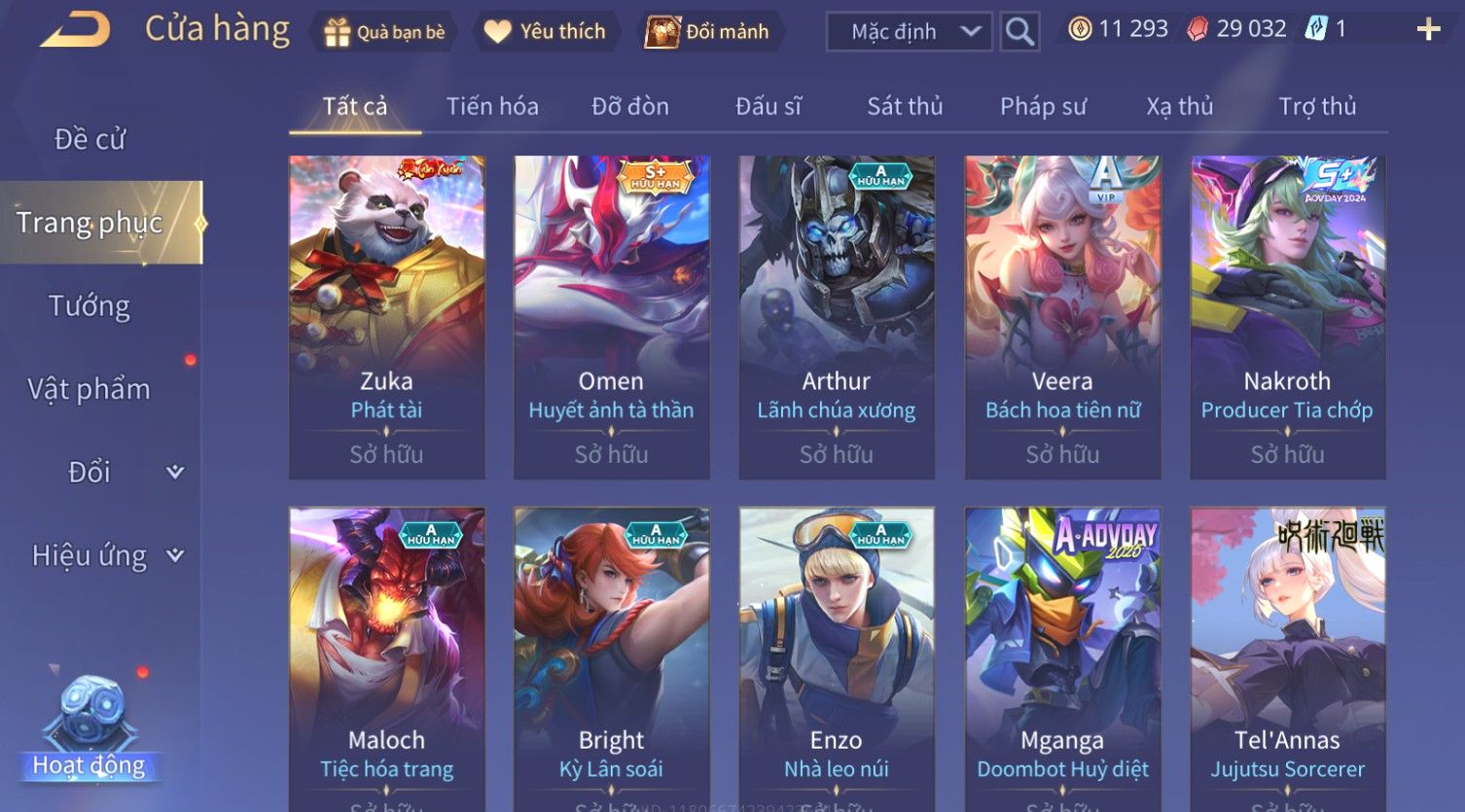Screen dimensions: 1465x812
Task: Choose the Trợ thủ tab
Action: click(x=1317, y=106)
